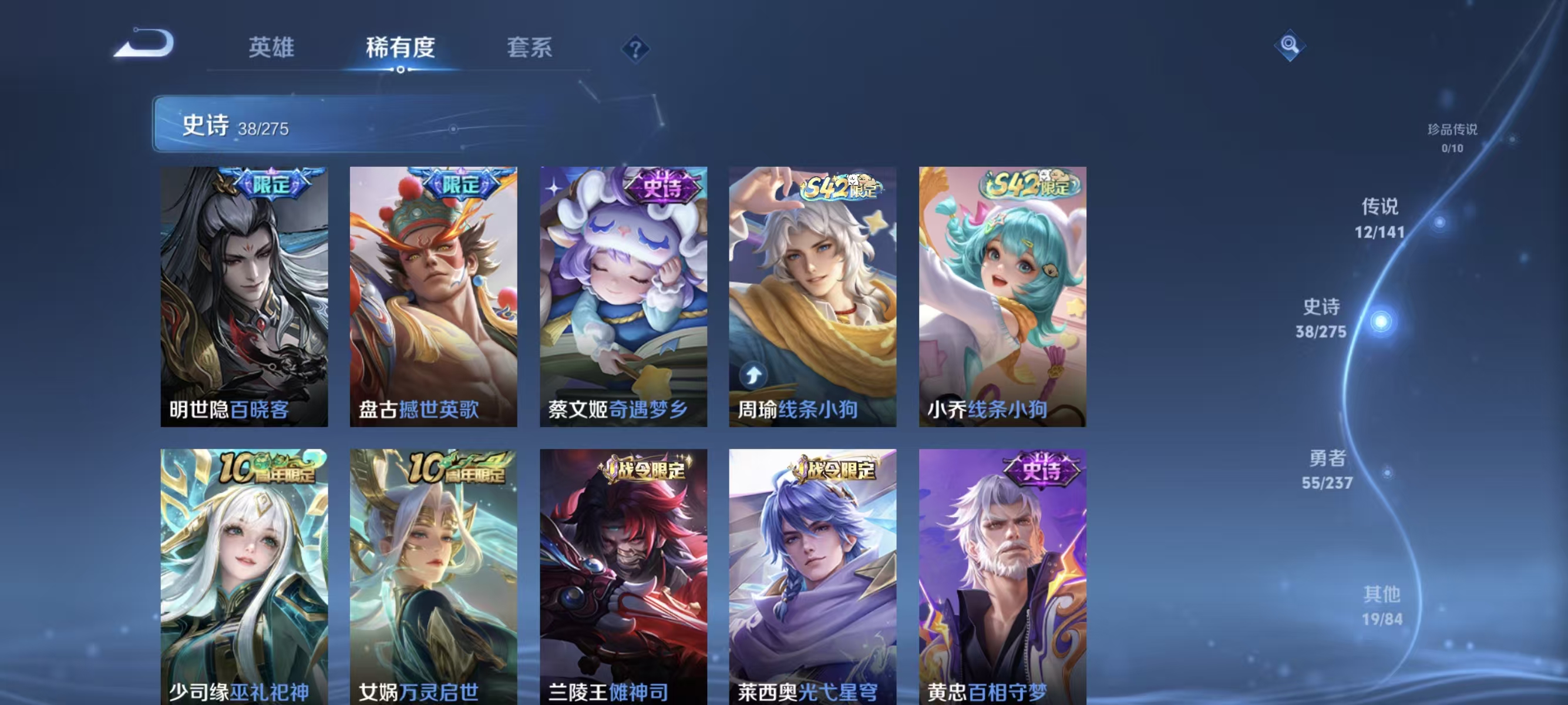The width and height of the screenshot is (1568, 705).
Task: Switch to the 套系 tab
Action: 531,48
